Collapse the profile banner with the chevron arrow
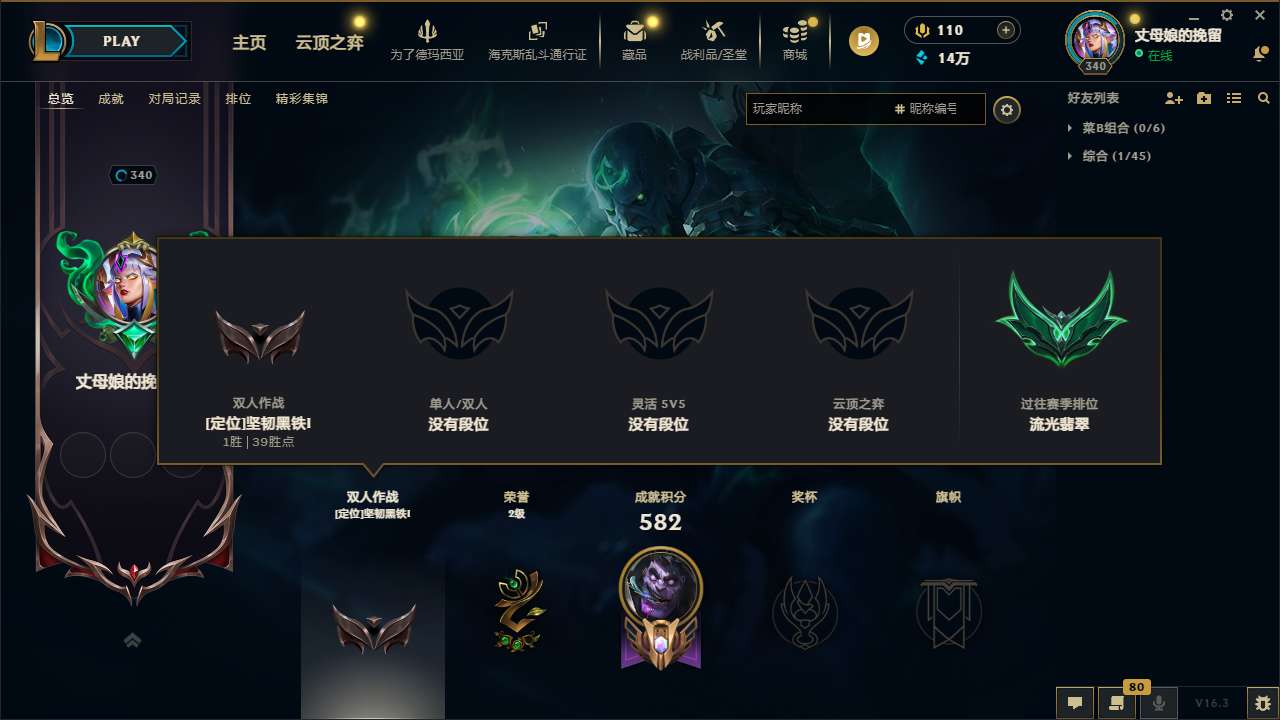Viewport: 1280px width, 720px height. tap(133, 640)
